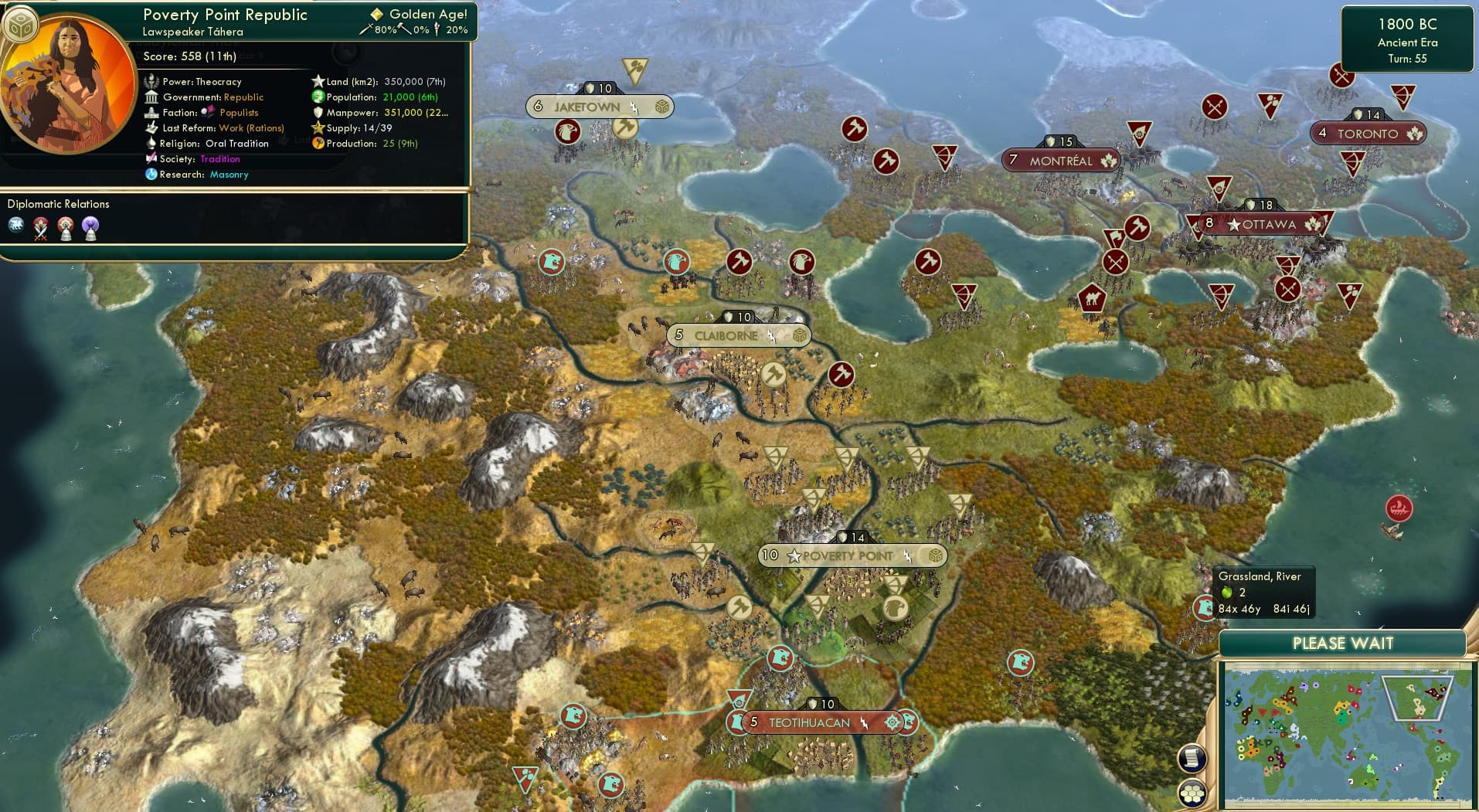Open the first blue Diplomatic Relations civ icon
The height and width of the screenshot is (812, 1479).
pos(16,226)
